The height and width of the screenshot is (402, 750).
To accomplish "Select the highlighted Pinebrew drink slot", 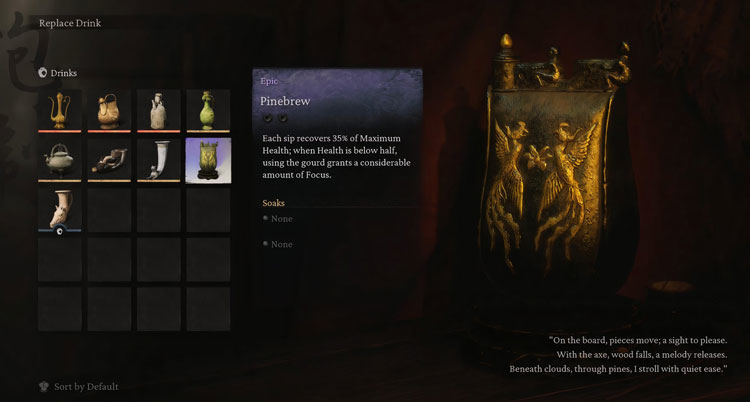I will 208,160.
